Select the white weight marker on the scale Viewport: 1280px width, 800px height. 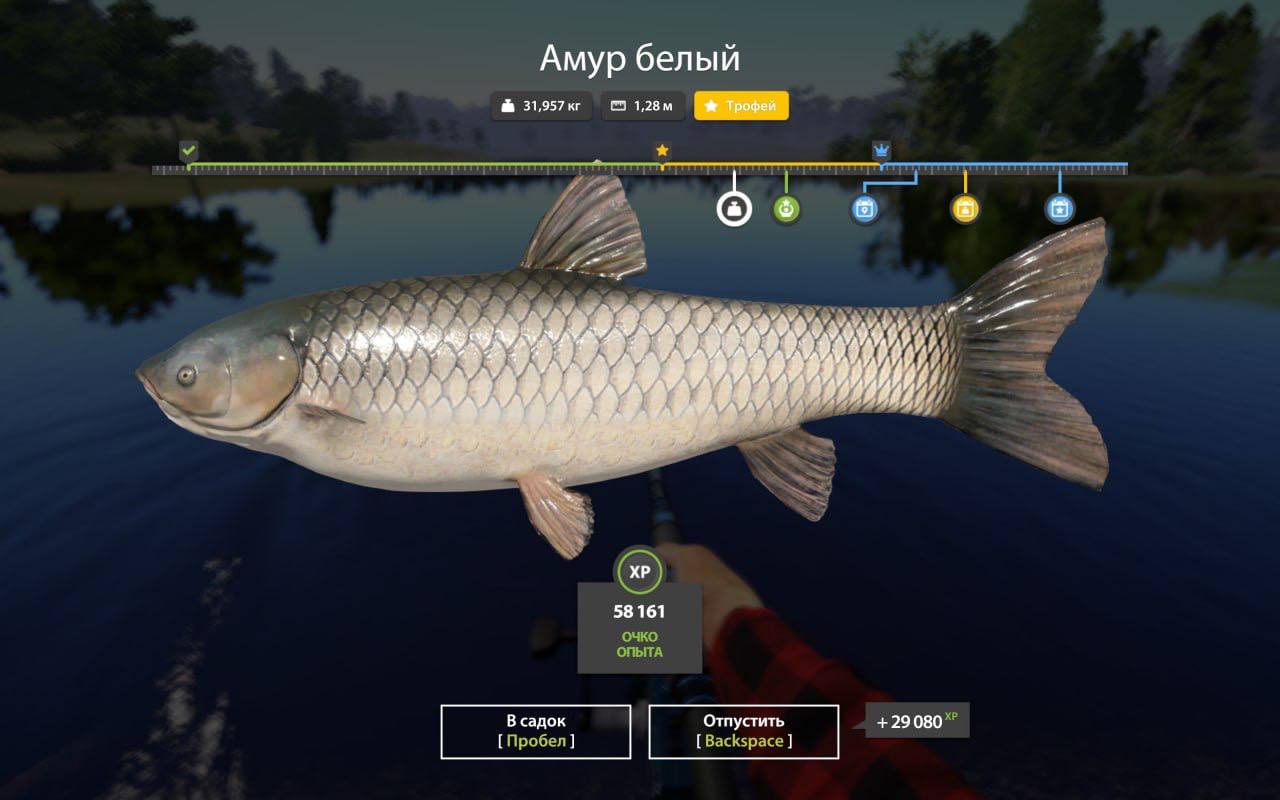pos(734,209)
